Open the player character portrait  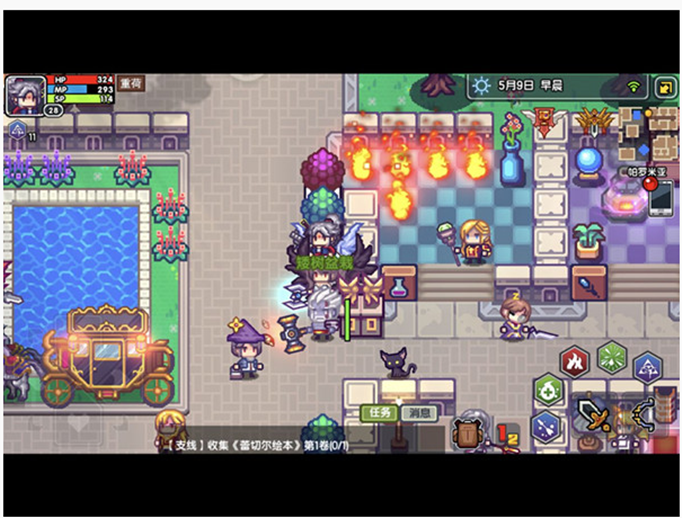click(25, 96)
